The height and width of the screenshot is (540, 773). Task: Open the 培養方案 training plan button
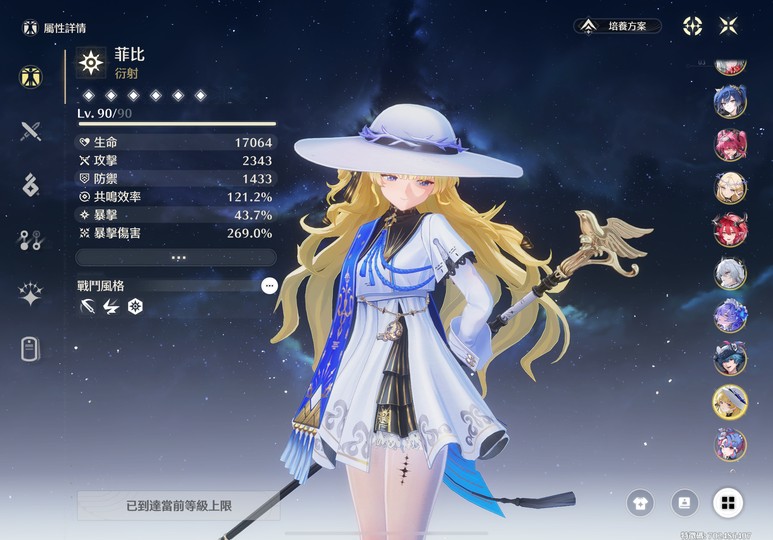[x=618, y=26]
